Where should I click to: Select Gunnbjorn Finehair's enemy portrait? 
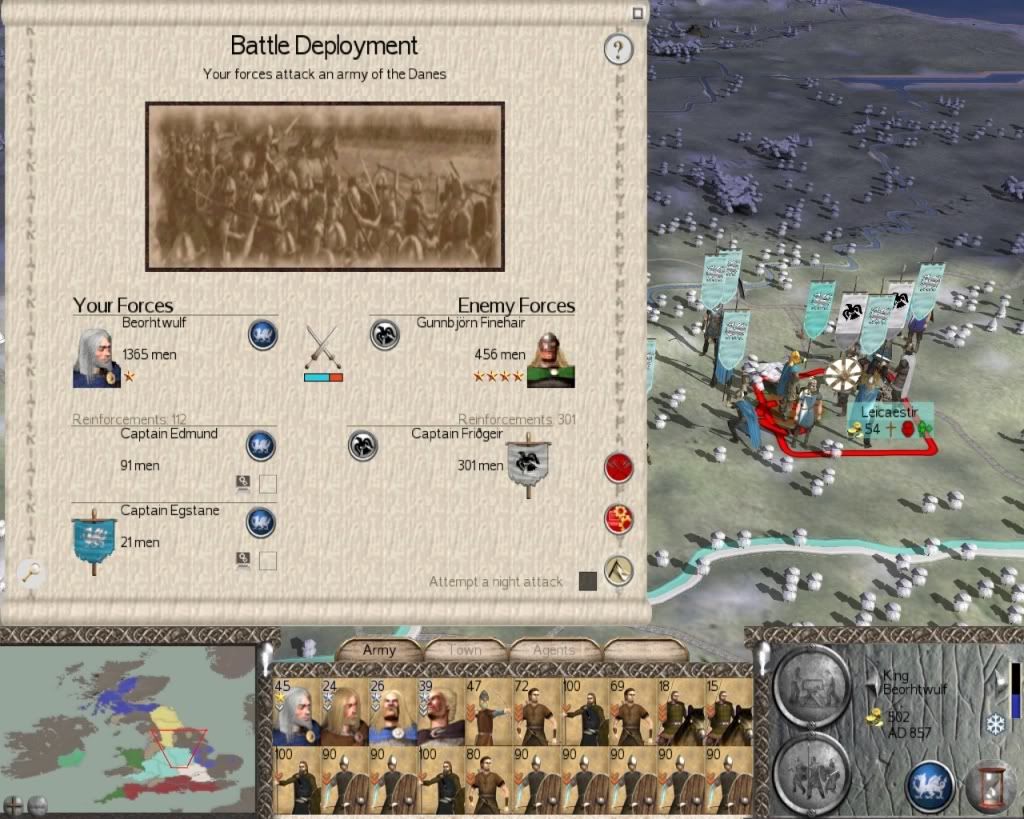click(550, 359)
